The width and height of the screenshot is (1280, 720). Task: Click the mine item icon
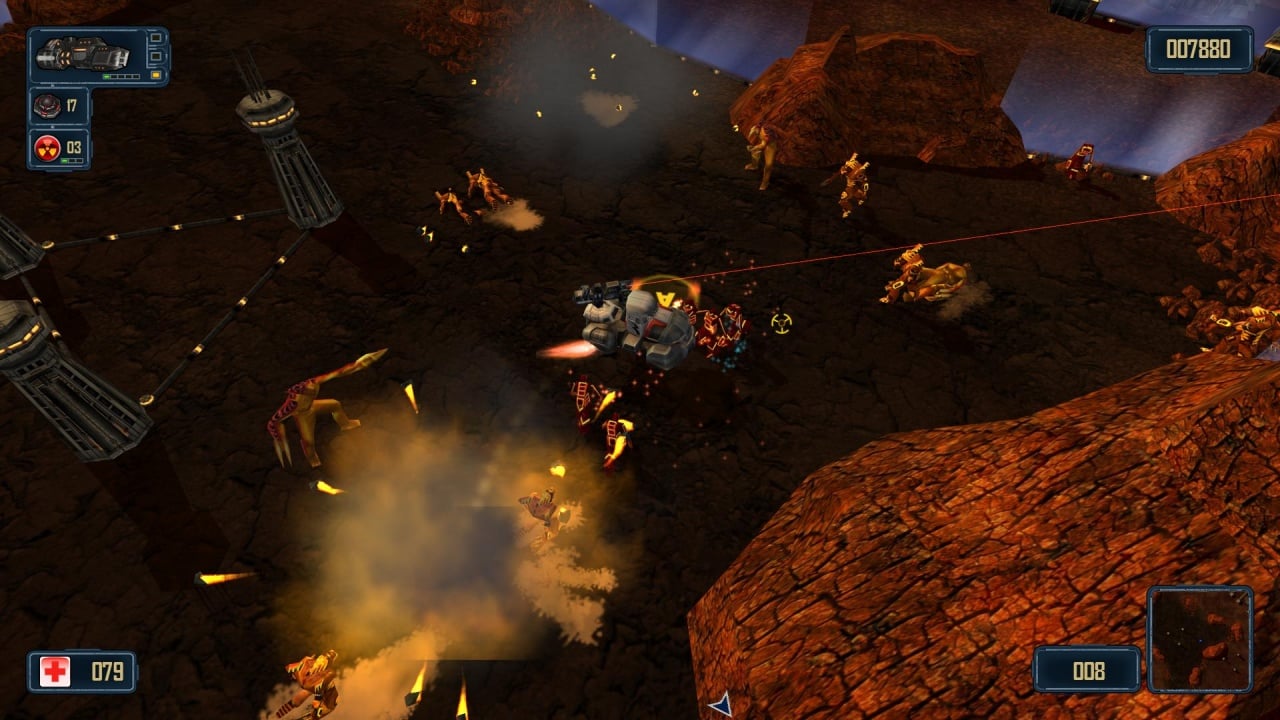point(47,105)
